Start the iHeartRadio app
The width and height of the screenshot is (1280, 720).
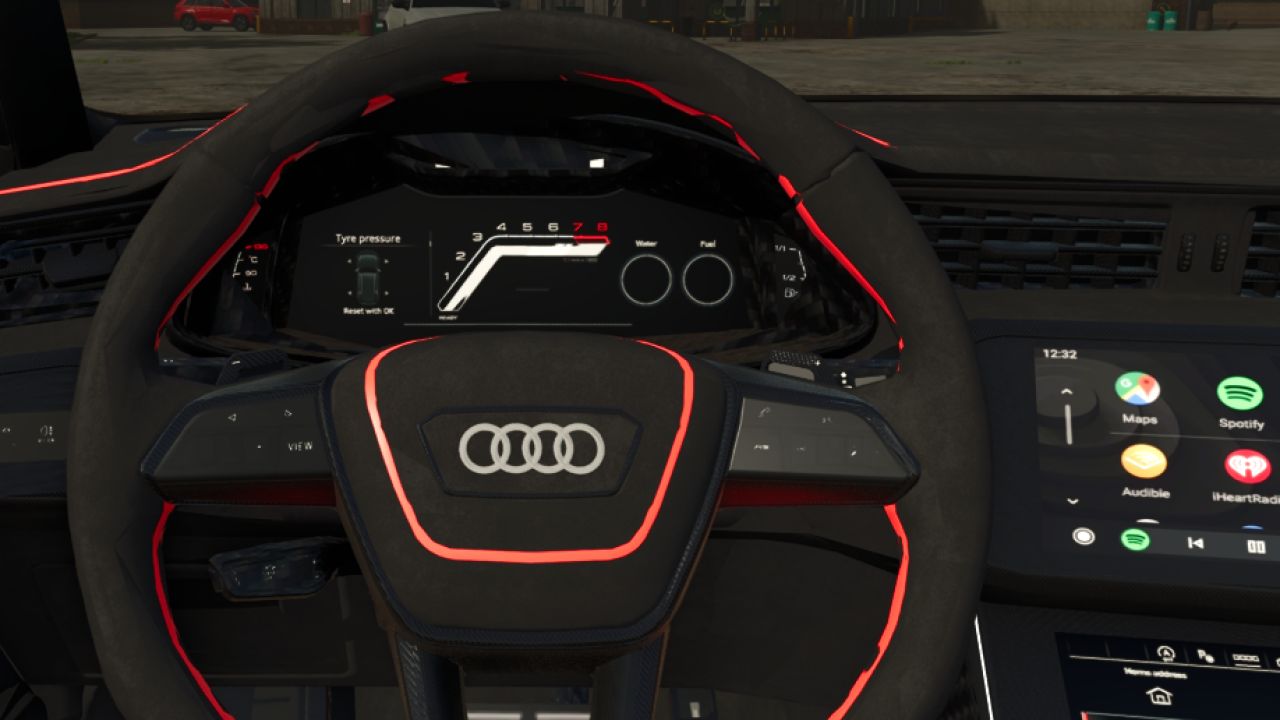click(1247, 465)
